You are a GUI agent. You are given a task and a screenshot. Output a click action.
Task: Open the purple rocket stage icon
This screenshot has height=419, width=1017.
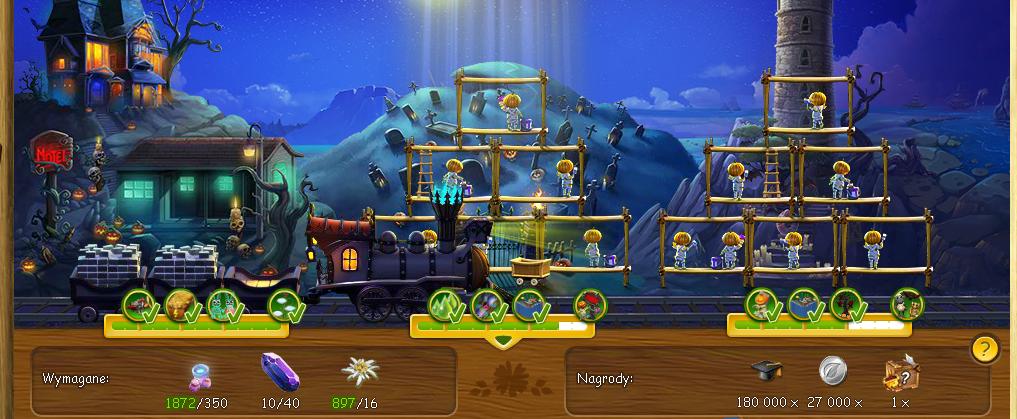coord(488,303)
